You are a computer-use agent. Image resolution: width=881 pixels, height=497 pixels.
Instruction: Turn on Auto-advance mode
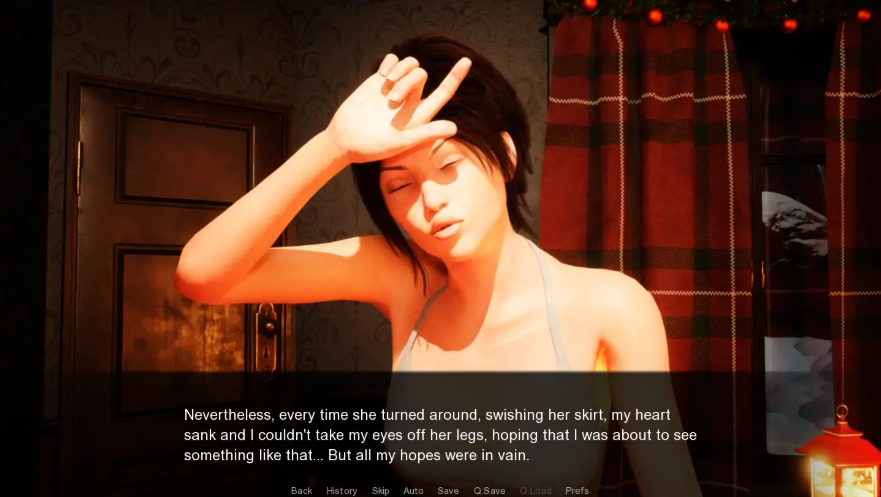click(x=413, y=490)
